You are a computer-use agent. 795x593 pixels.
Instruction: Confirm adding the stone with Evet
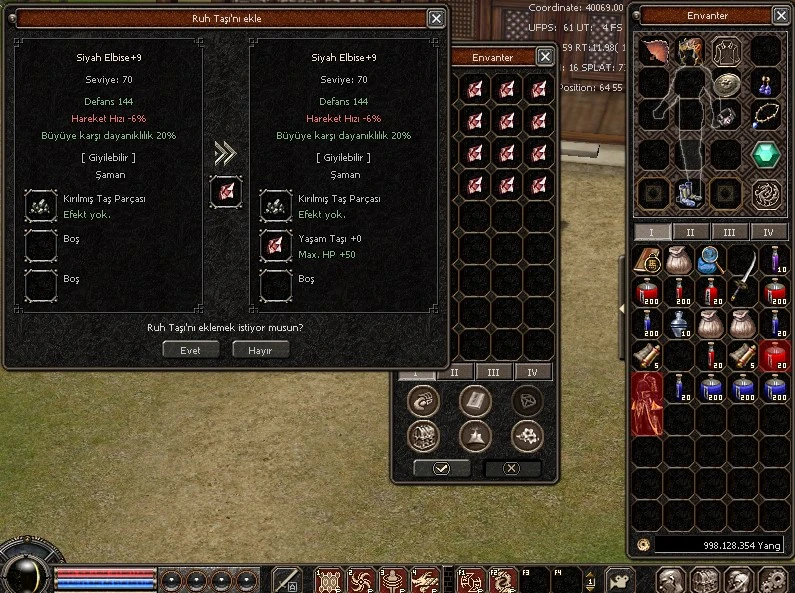pos(190,350)
